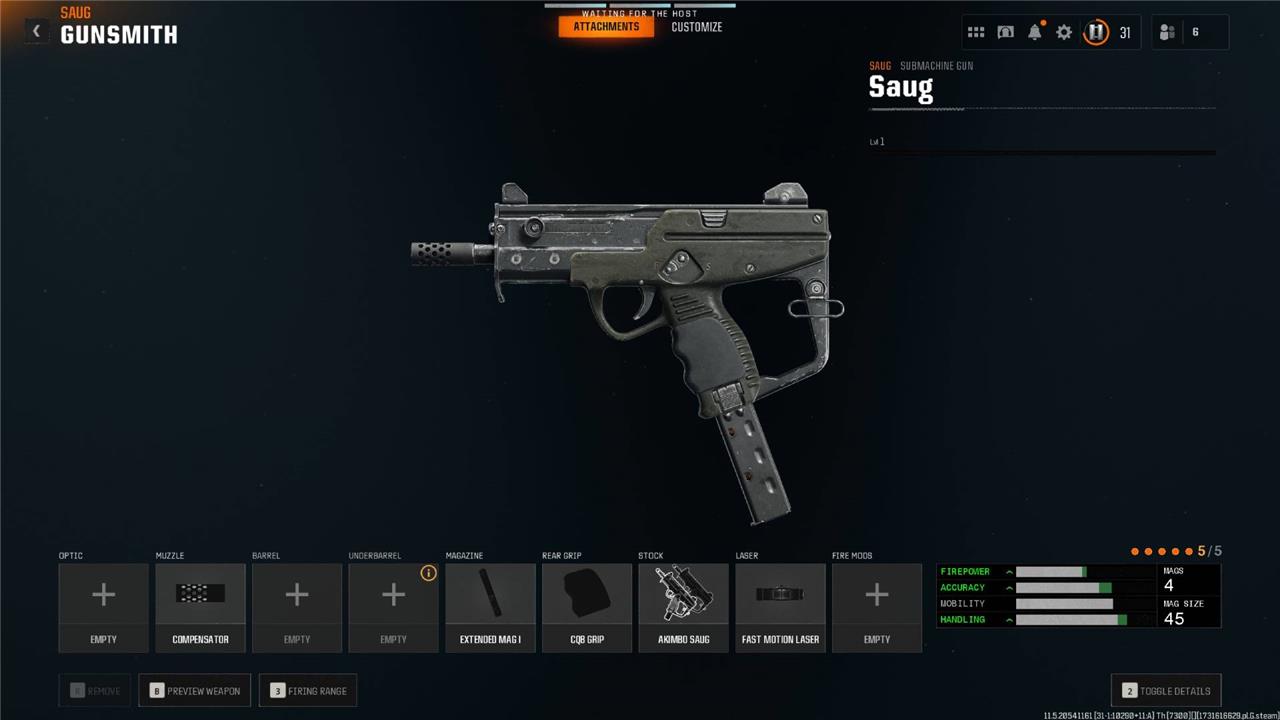Select the Attachments tab
The width and height of the screenshot is (1280, 720).
(606, 27)
